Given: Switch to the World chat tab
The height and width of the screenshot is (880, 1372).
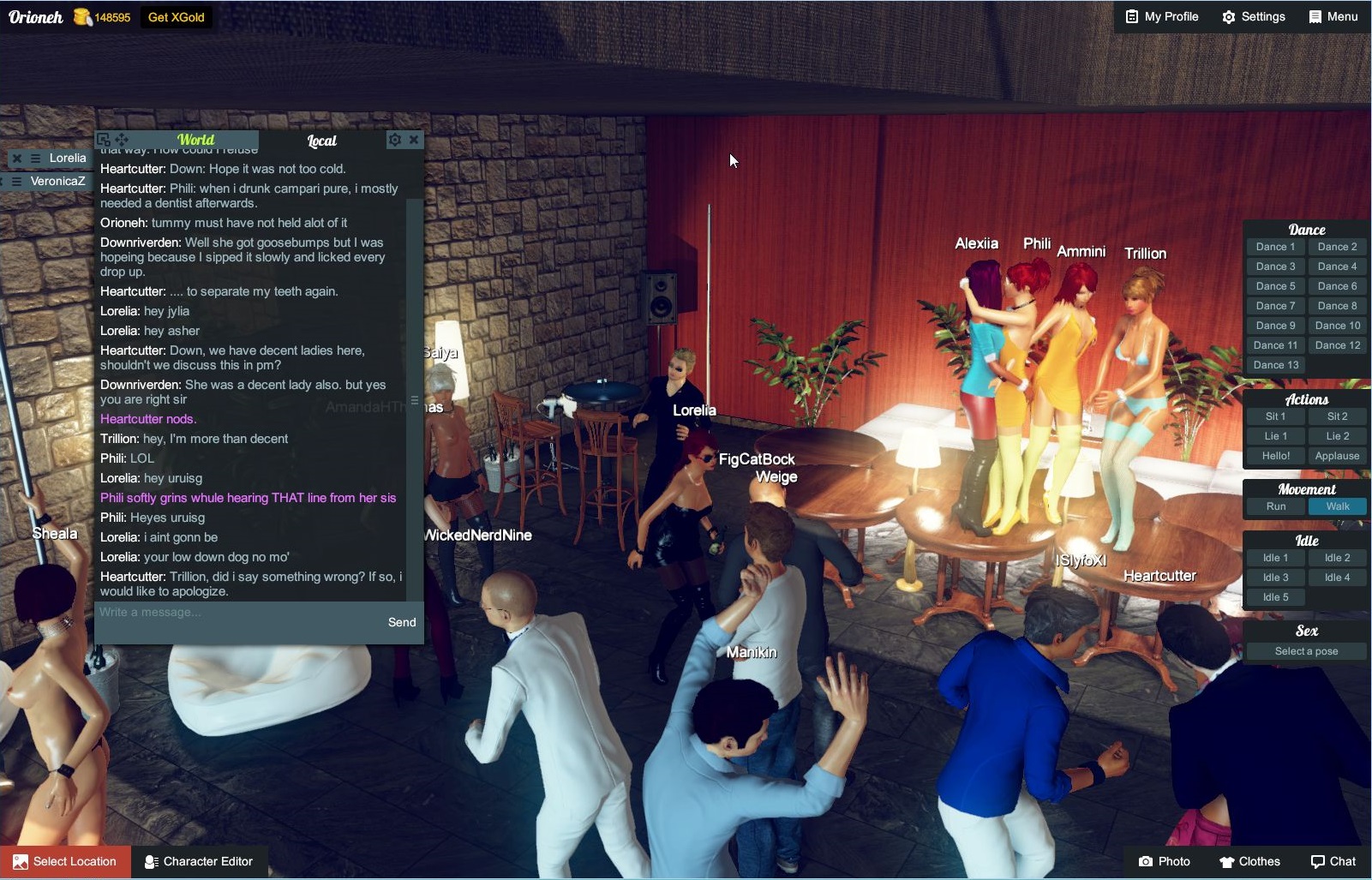Looking at the screenshot, I should pos(196,139).
